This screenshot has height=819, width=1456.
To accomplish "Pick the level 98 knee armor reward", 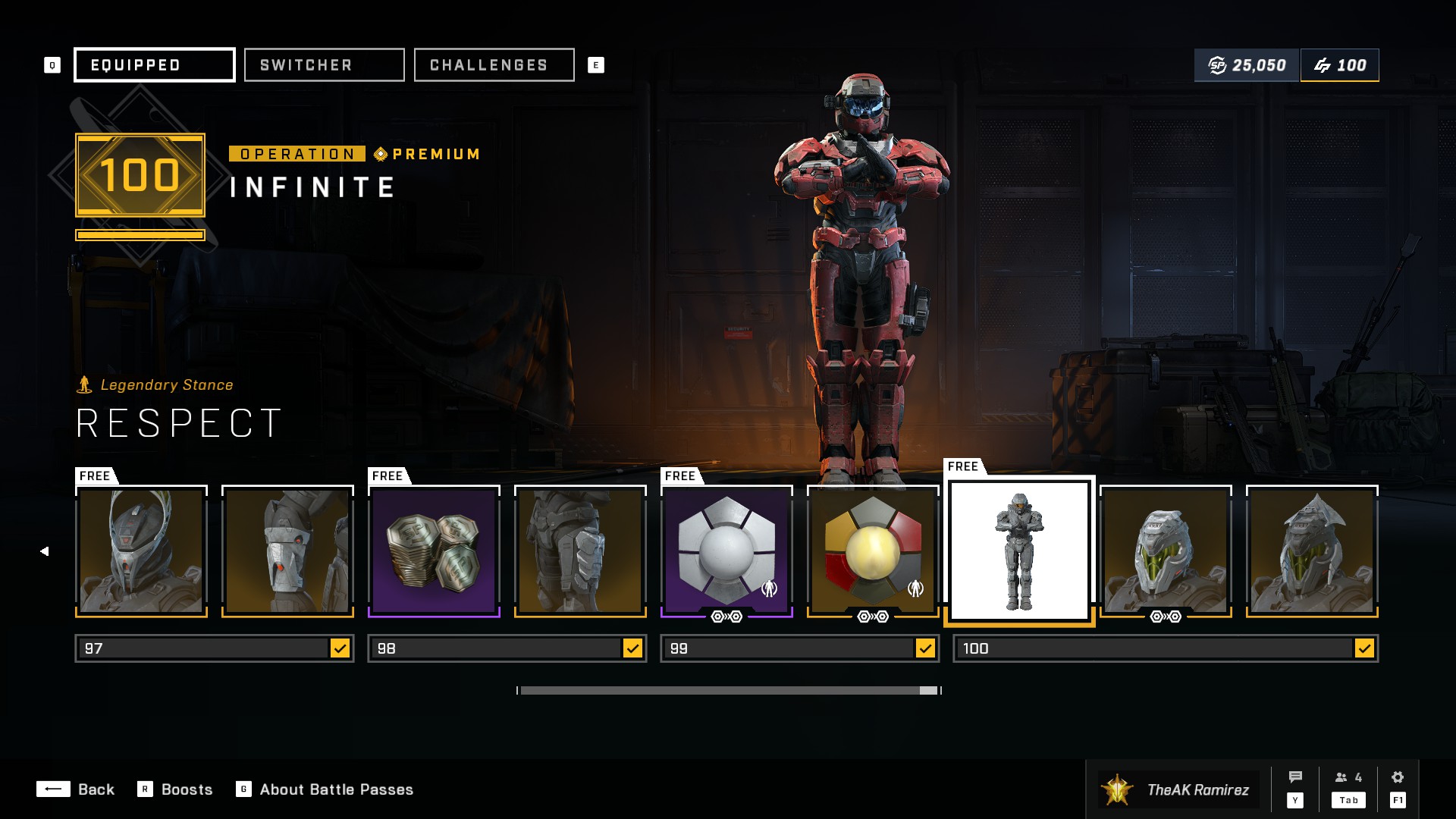I will click(x=580, y=551).
